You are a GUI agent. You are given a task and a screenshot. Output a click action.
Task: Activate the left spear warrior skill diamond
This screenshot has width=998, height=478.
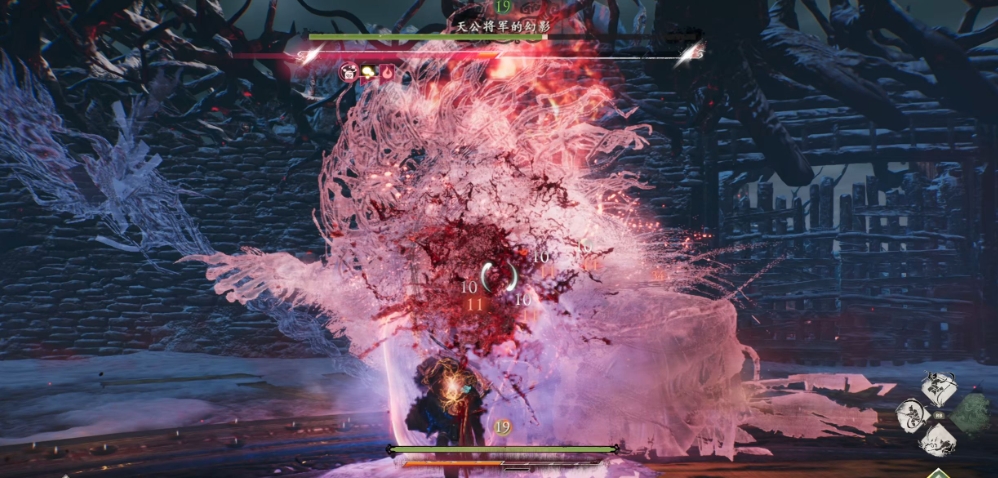(x=912, y=414)
